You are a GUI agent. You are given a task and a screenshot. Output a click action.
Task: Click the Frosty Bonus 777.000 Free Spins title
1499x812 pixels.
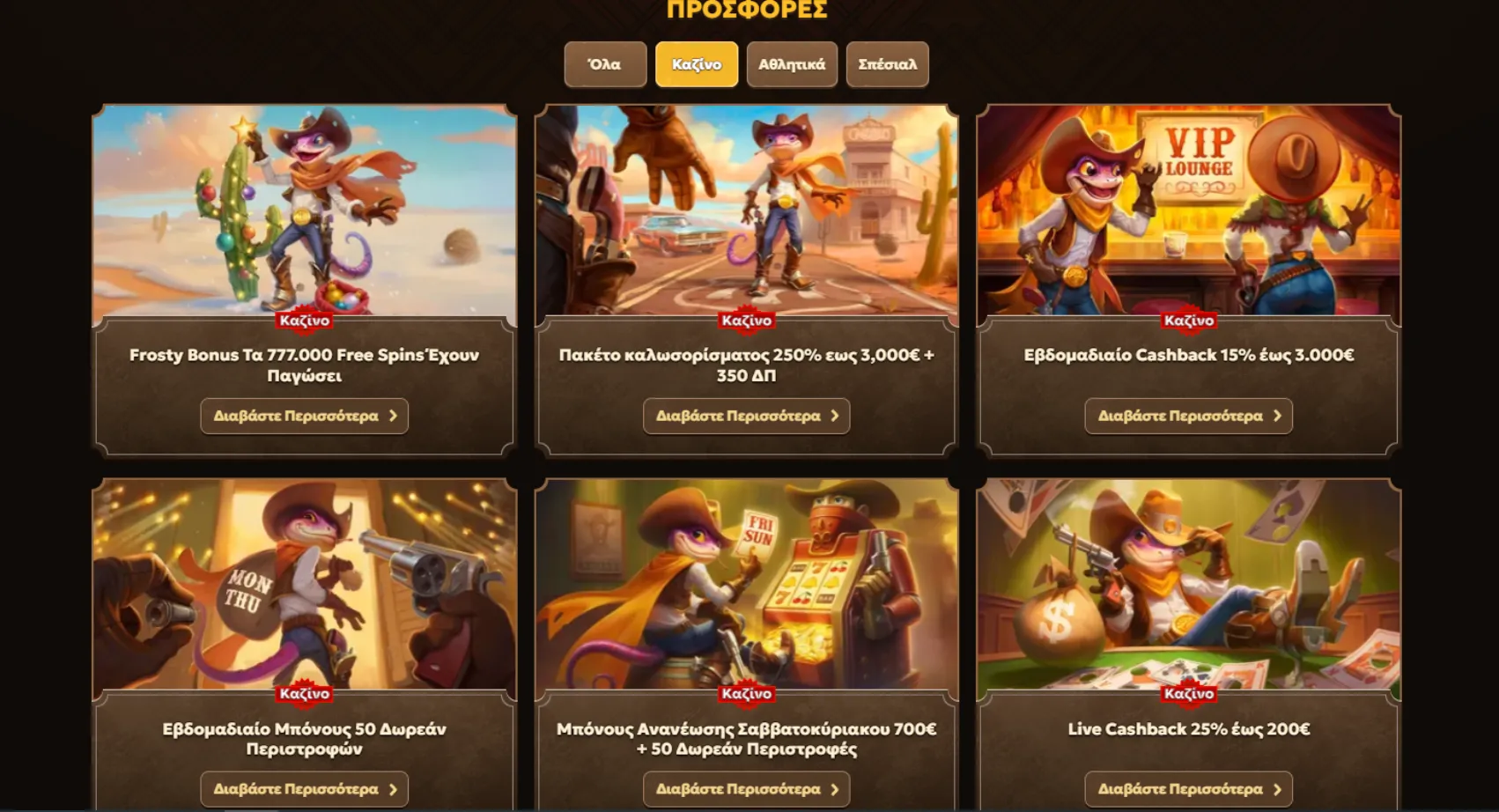304,365
